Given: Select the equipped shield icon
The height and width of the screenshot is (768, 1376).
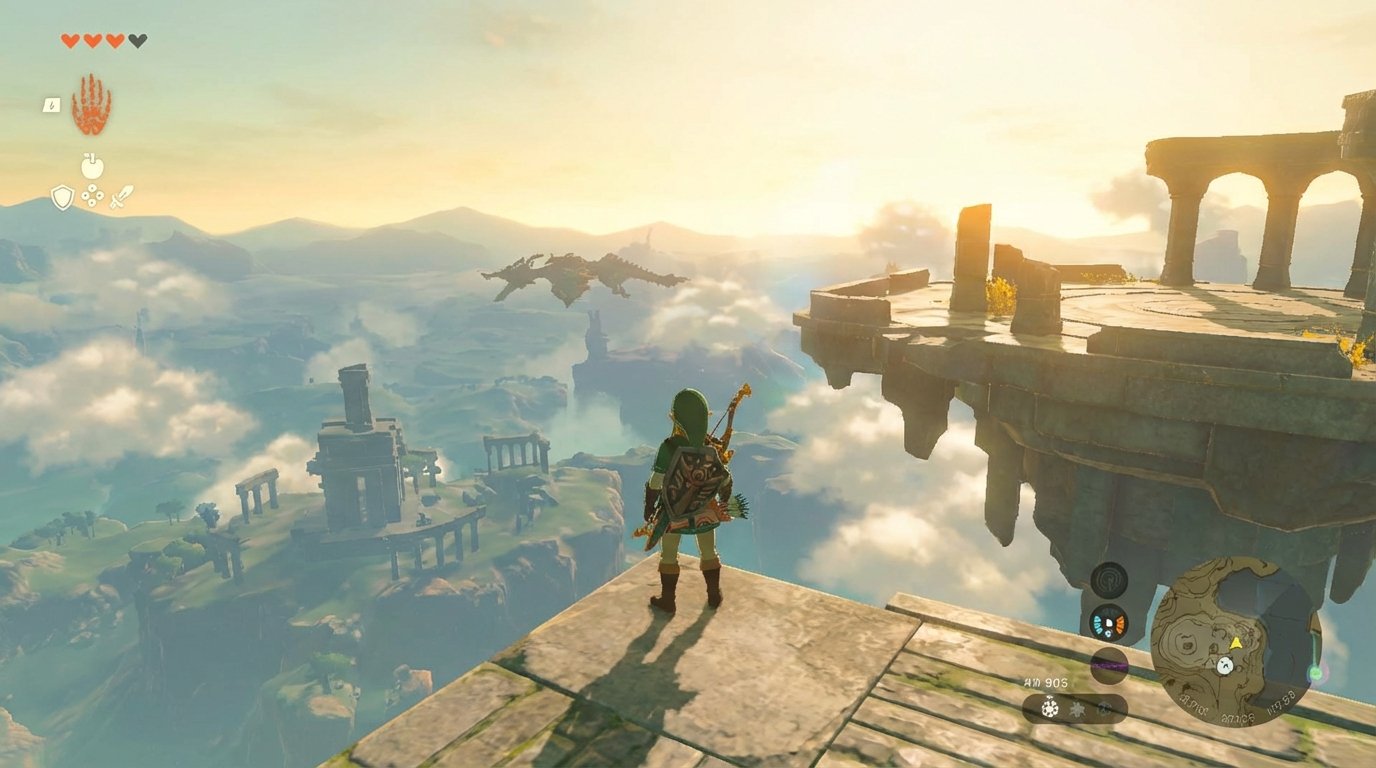Looking at the screenshot, I should [x=62, y=197].
